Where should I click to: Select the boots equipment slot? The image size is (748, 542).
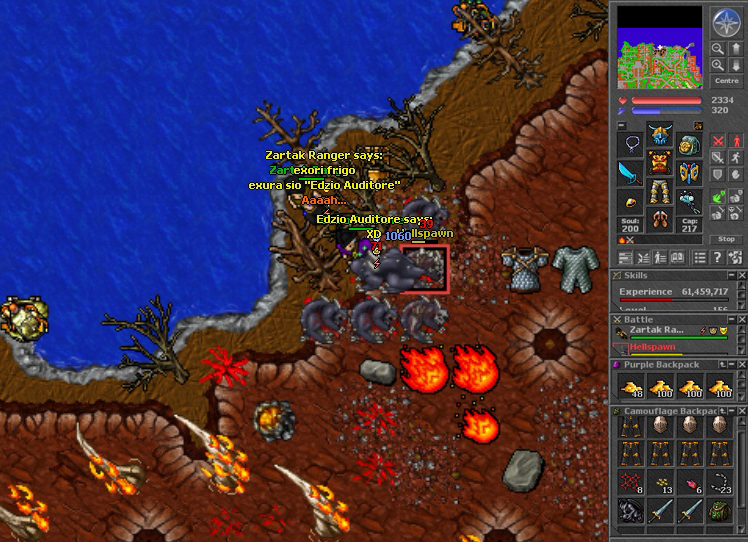coord(660,219)
